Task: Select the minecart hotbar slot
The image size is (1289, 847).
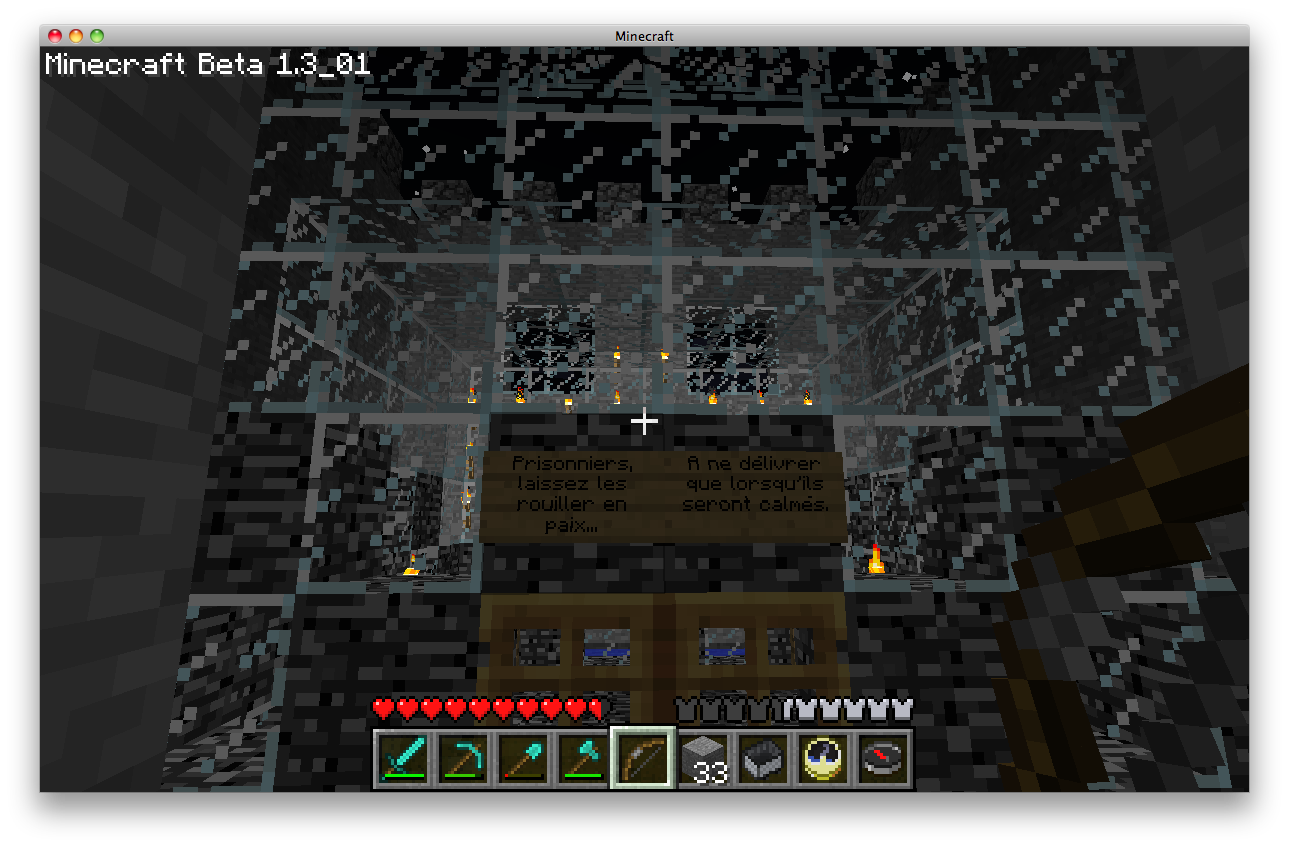Action: pos(763,759)
